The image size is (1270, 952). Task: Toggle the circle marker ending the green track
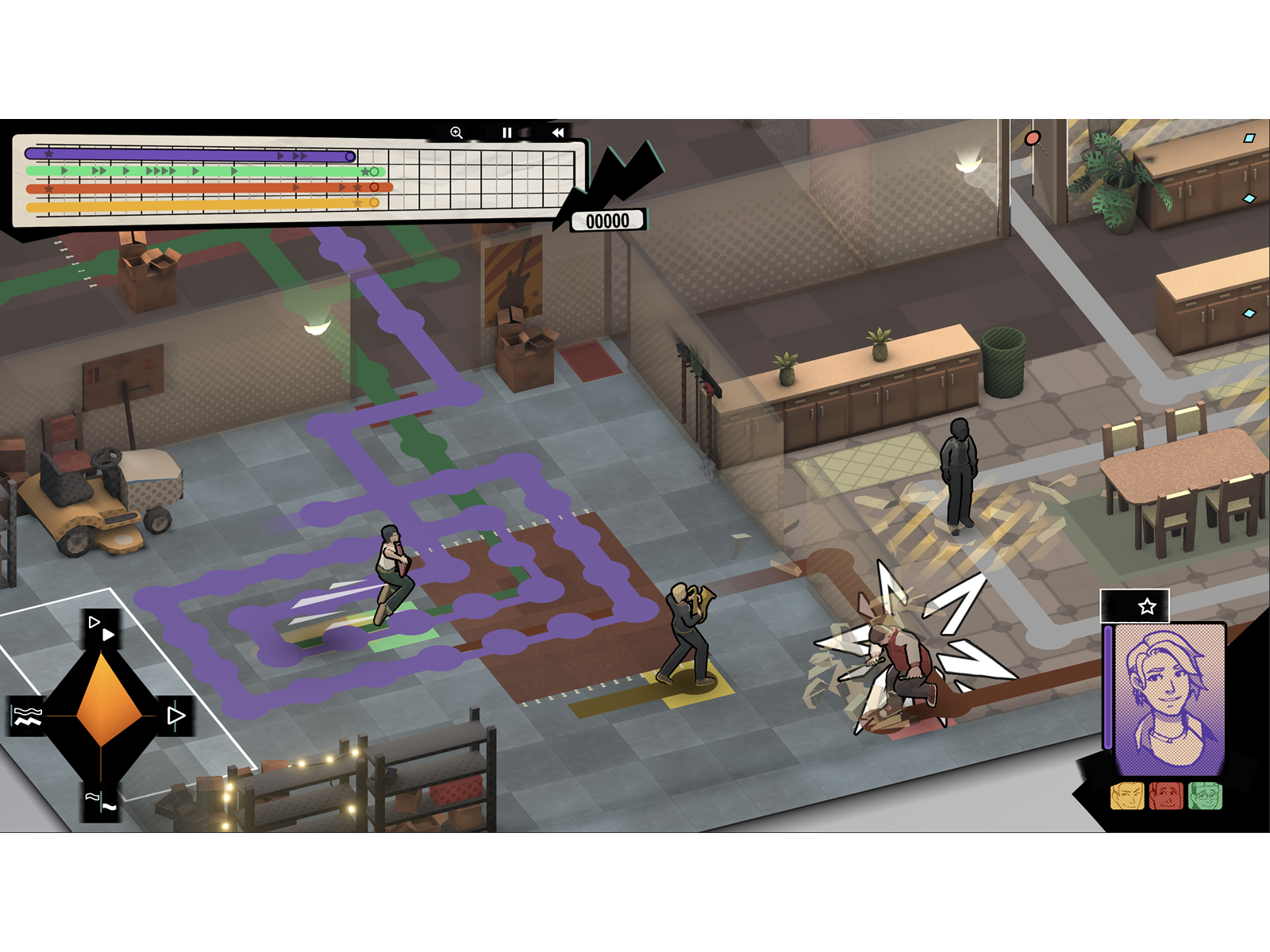pos(373,171)
